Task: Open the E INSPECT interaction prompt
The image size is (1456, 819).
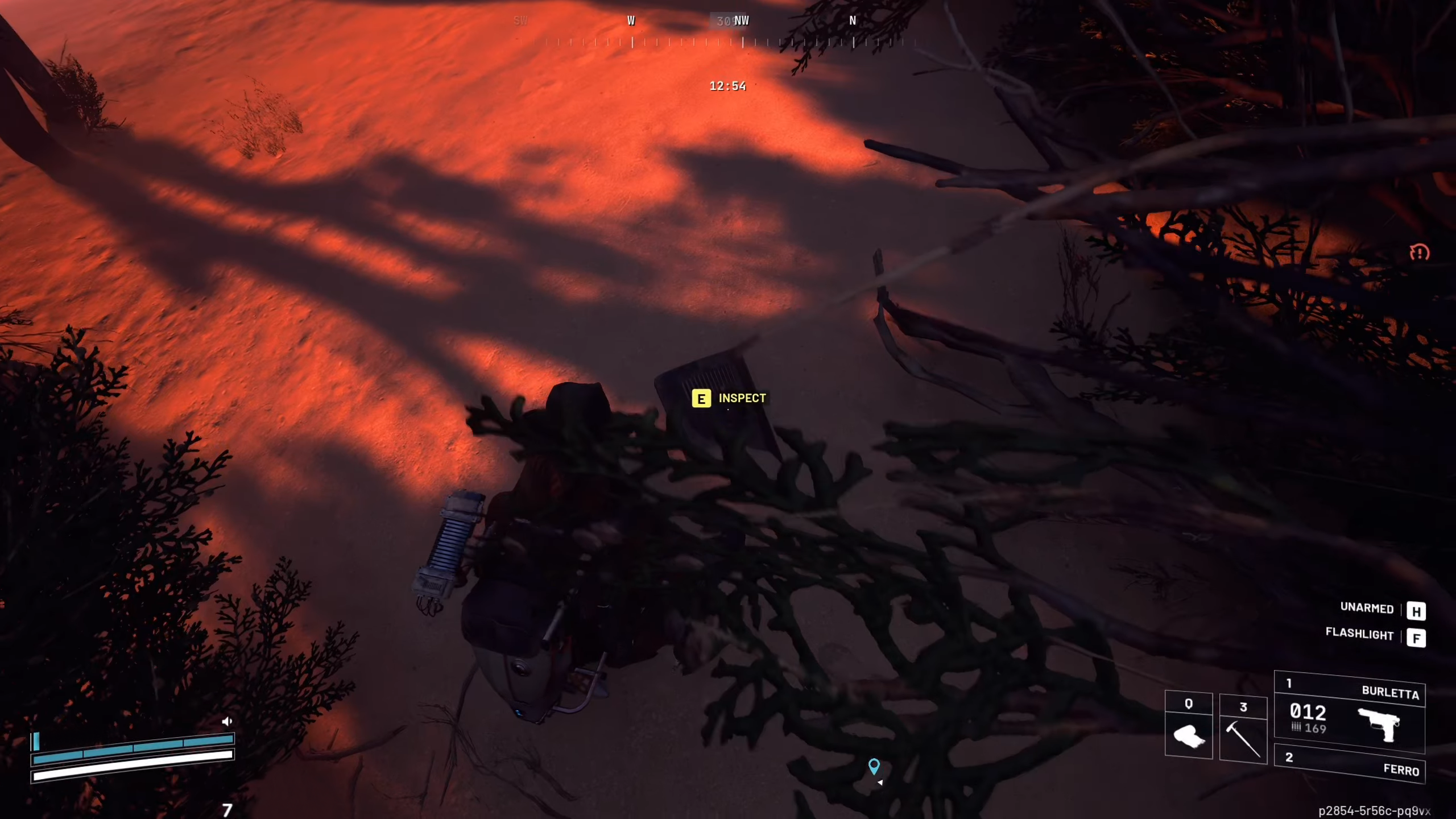Action: (x=701, y=399)
